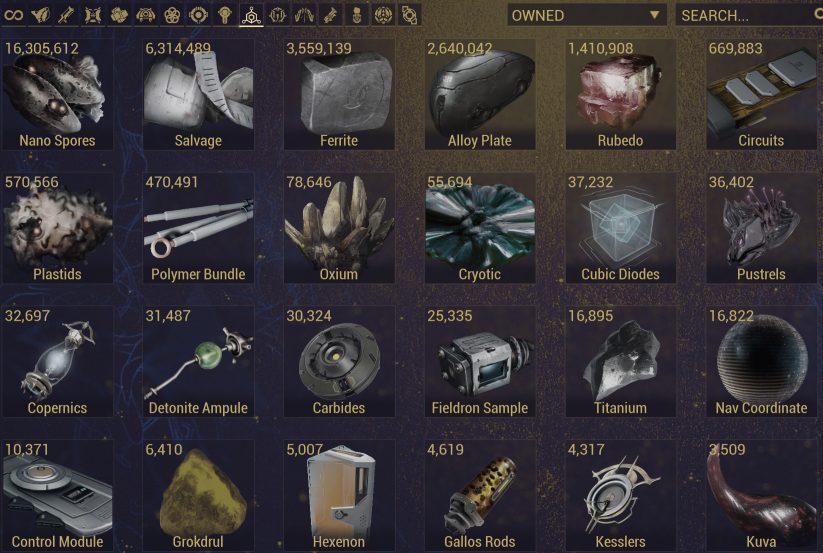Select the Oxium resource slot
823x553 pixels.
tap(339, 228)
